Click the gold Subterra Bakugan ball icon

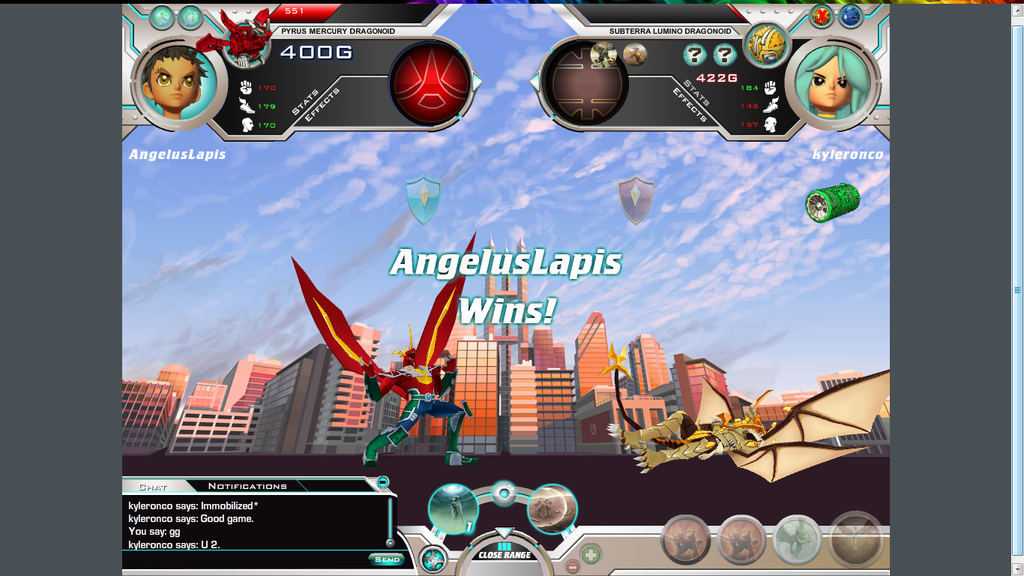tap(766, 44)
